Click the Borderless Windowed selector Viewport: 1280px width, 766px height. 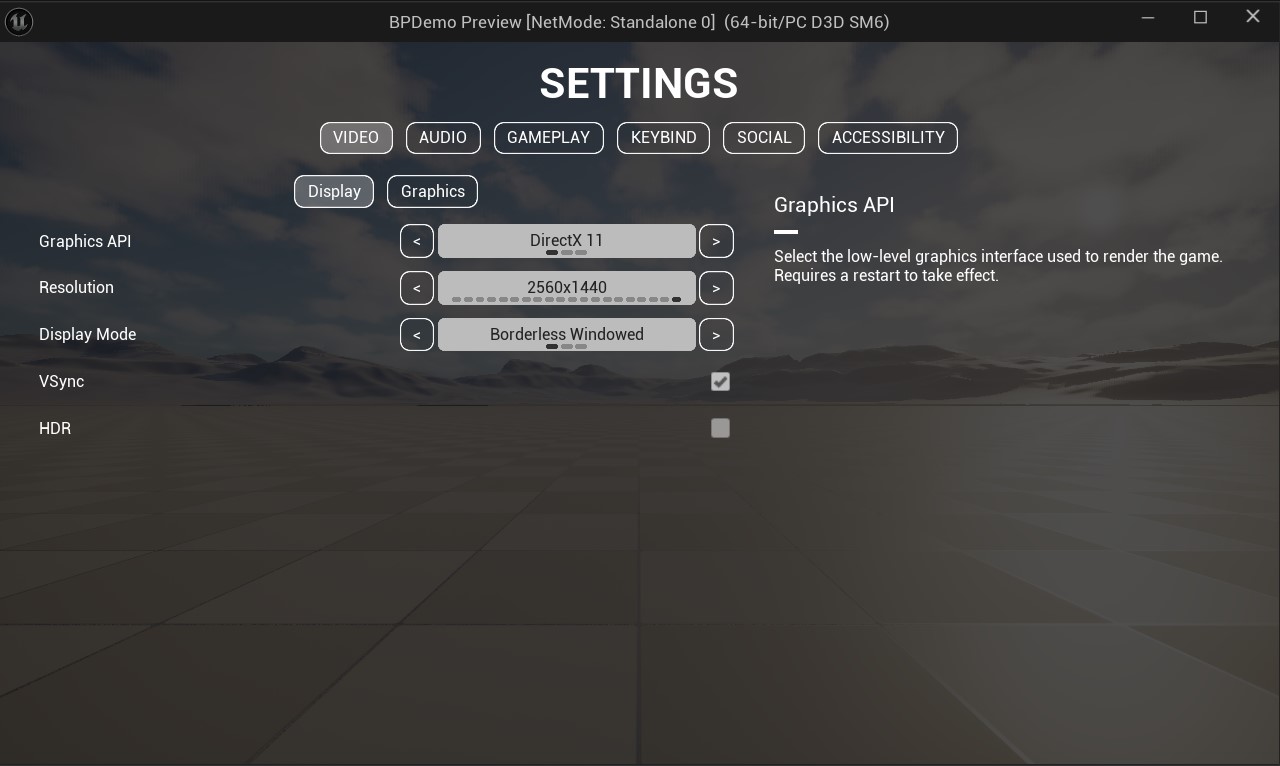(566, 334)
